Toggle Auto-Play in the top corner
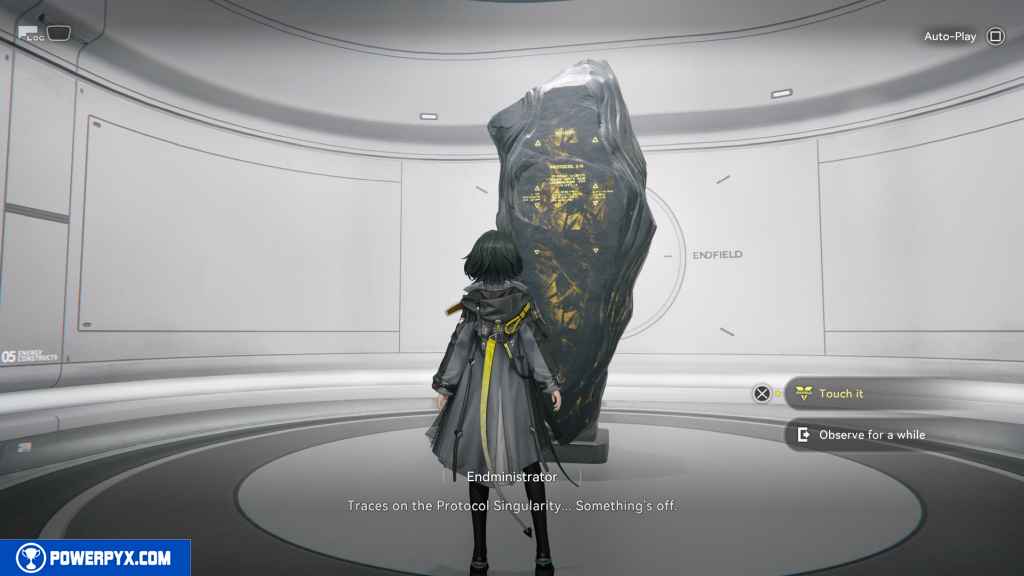Image resolution: width=1024 pixels, height=576 pixels. [994, 37]
